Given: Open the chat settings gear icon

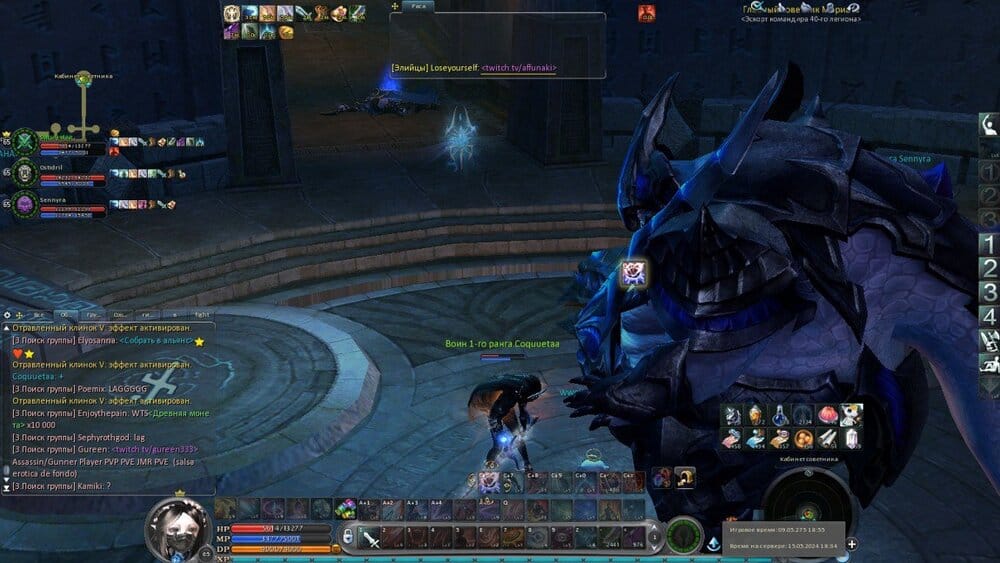Looking at the screenshot, I should tap(8, 314).
